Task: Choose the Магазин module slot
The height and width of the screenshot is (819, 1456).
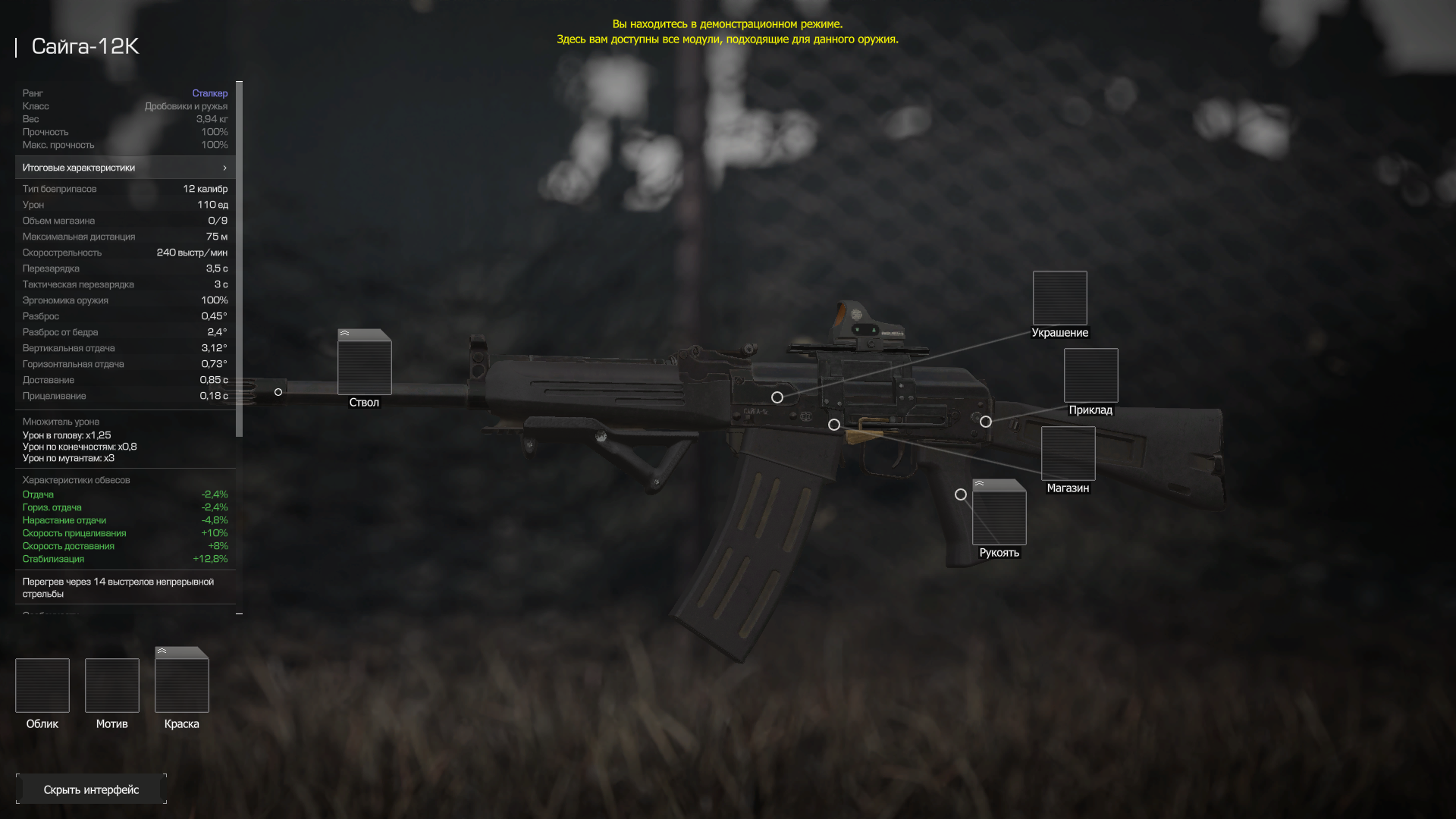Action: 1068,453
